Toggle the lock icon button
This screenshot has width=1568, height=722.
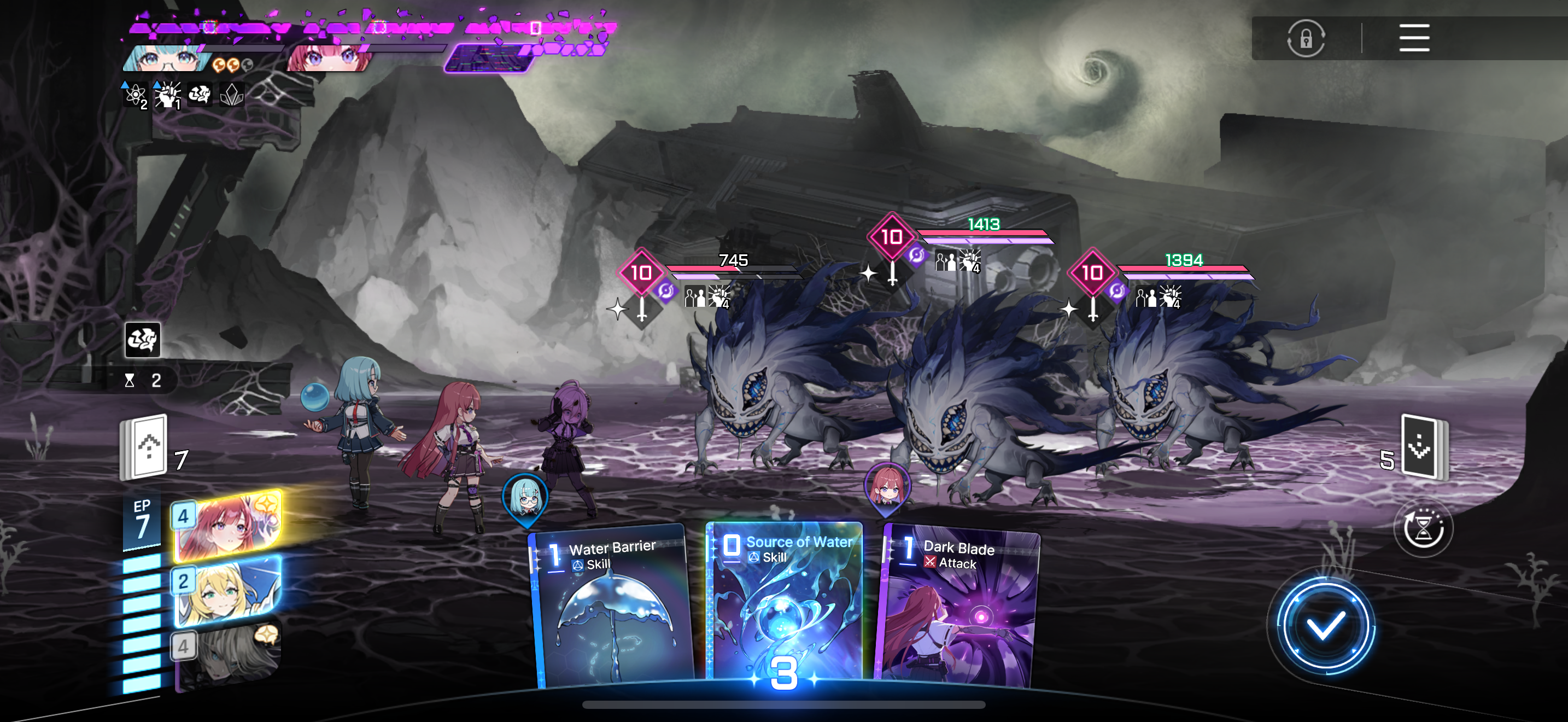(x=1306, y=38)
